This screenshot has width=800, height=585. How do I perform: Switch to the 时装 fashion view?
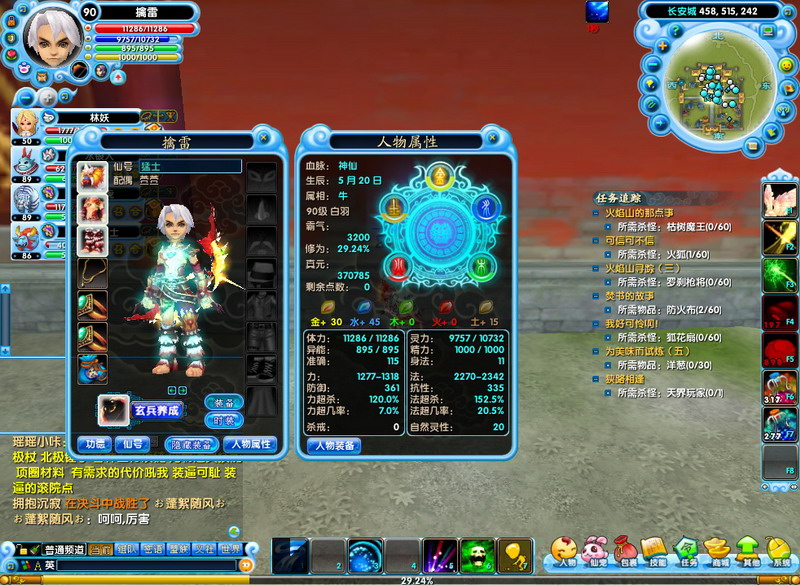pos(223,420)
